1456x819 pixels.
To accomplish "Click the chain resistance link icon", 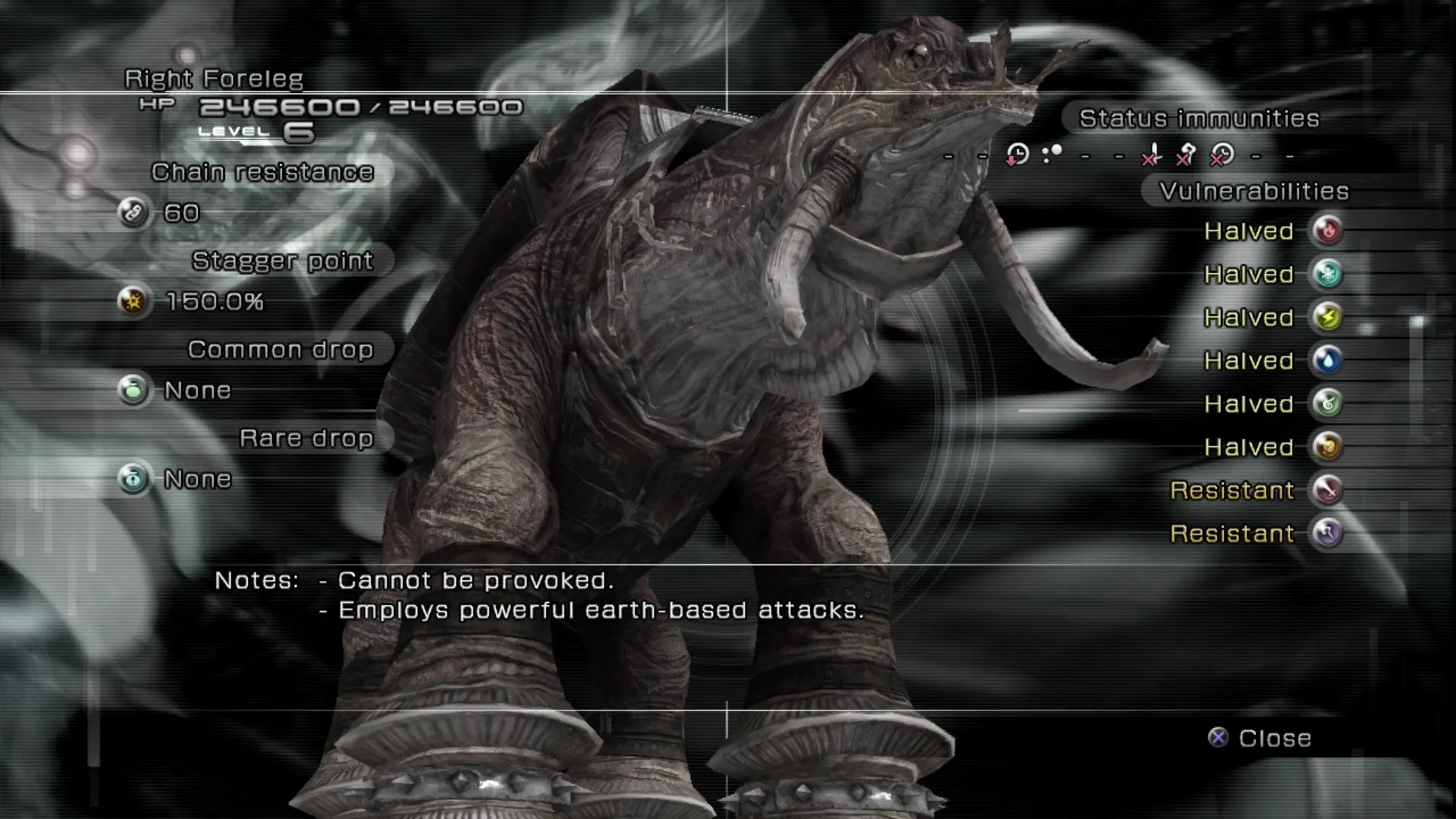I will click(133, 213).
